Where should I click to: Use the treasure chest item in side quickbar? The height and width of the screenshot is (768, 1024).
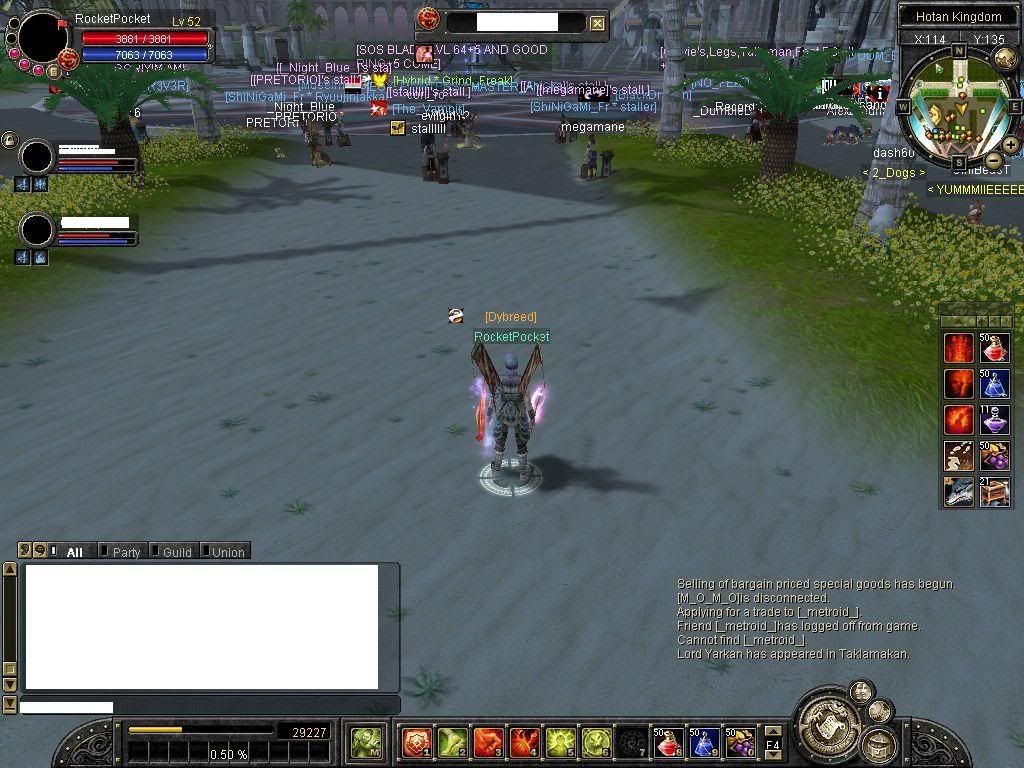[x=995, y=492]
